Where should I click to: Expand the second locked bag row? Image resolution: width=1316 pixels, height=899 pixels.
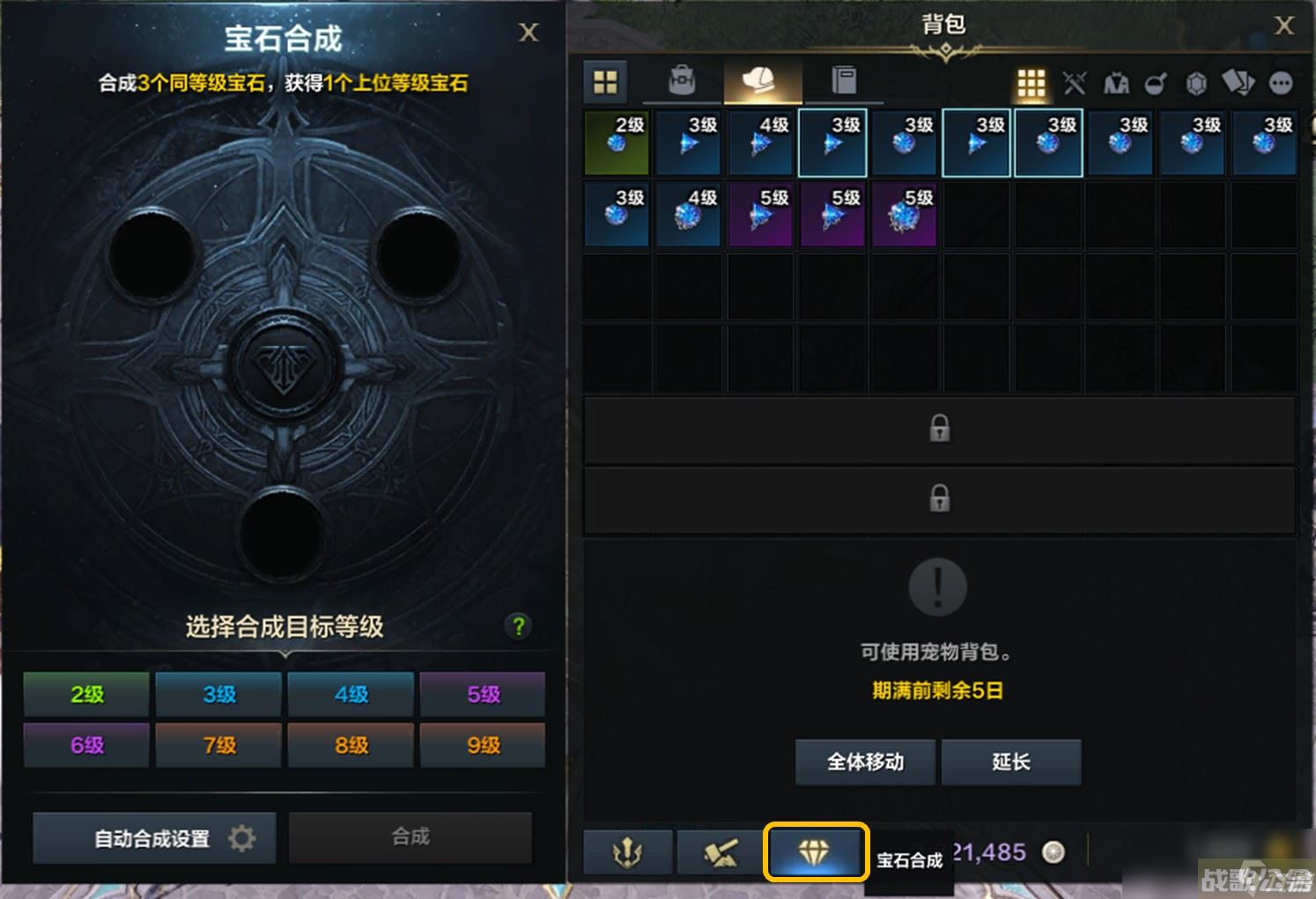point(940,498)
